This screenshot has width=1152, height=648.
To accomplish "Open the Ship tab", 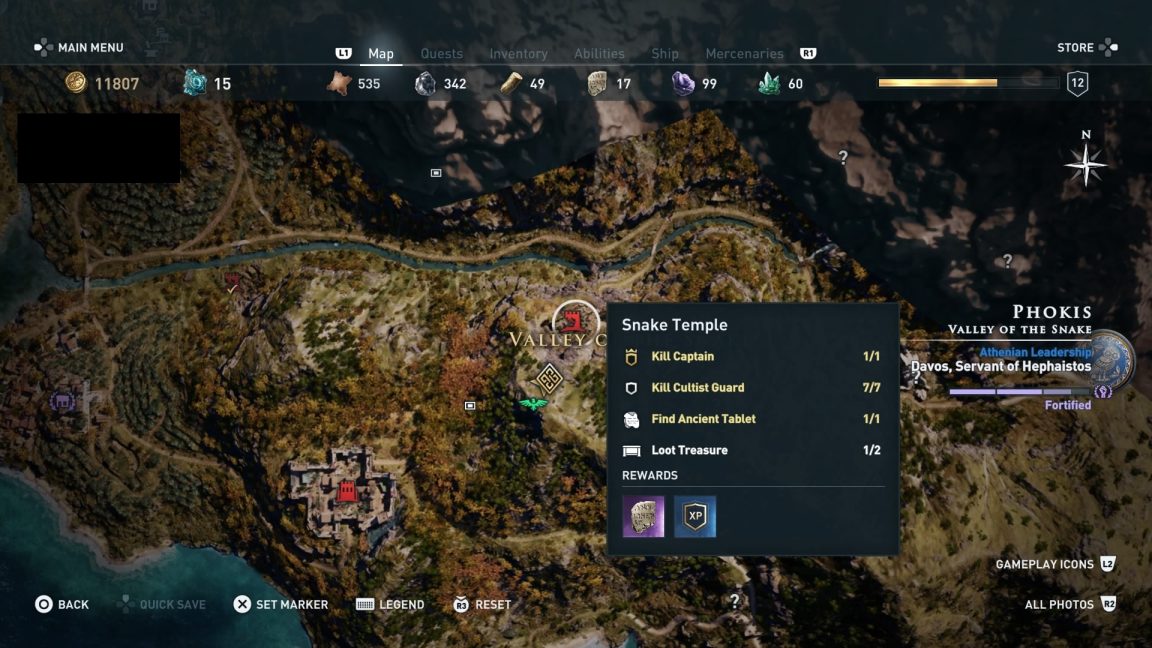I will [665, 54].
